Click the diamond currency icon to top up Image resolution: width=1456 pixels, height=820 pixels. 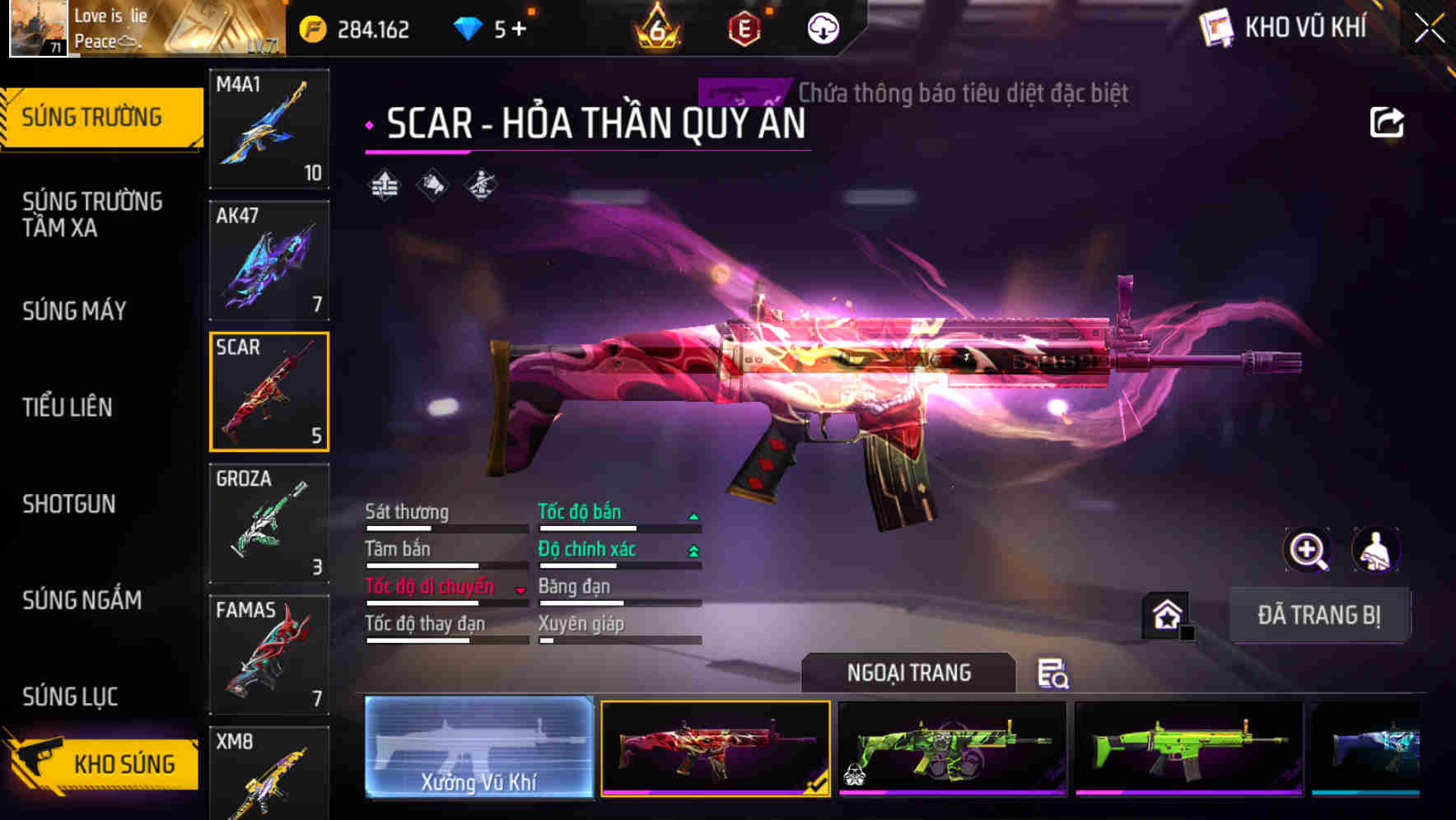(468, 27)
